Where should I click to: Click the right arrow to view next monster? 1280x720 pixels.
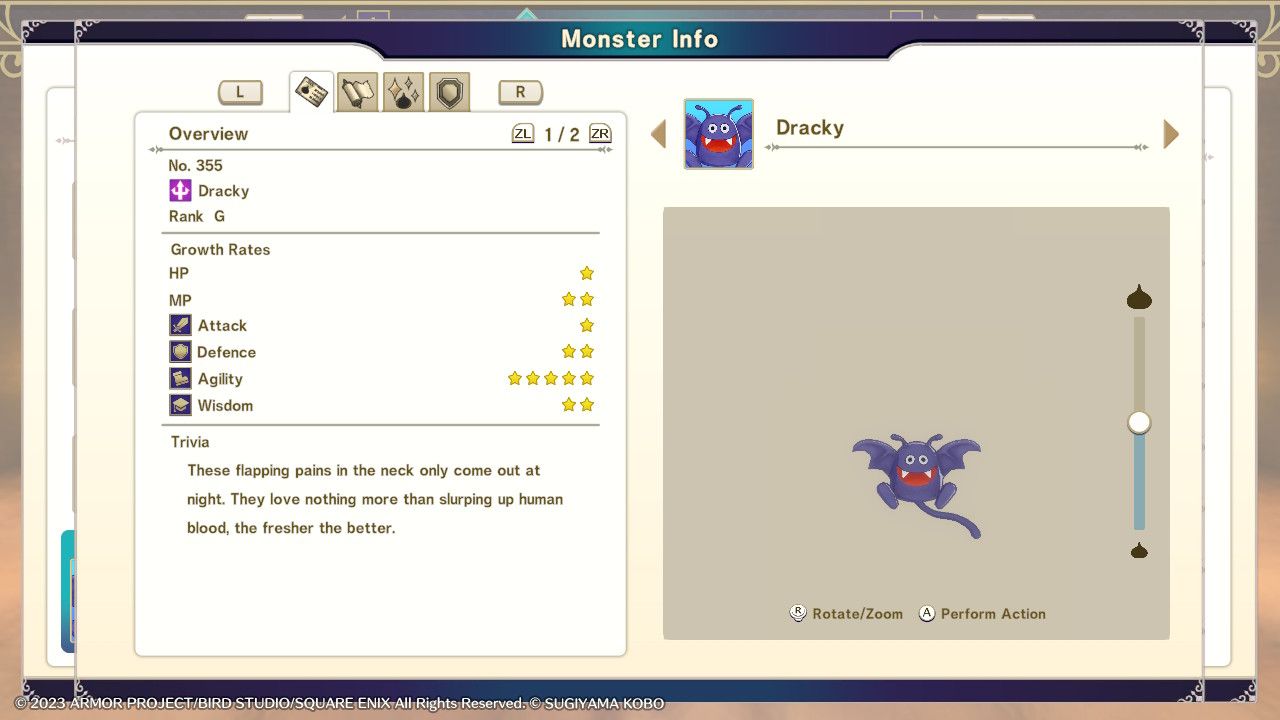[x=1170, y=133]
